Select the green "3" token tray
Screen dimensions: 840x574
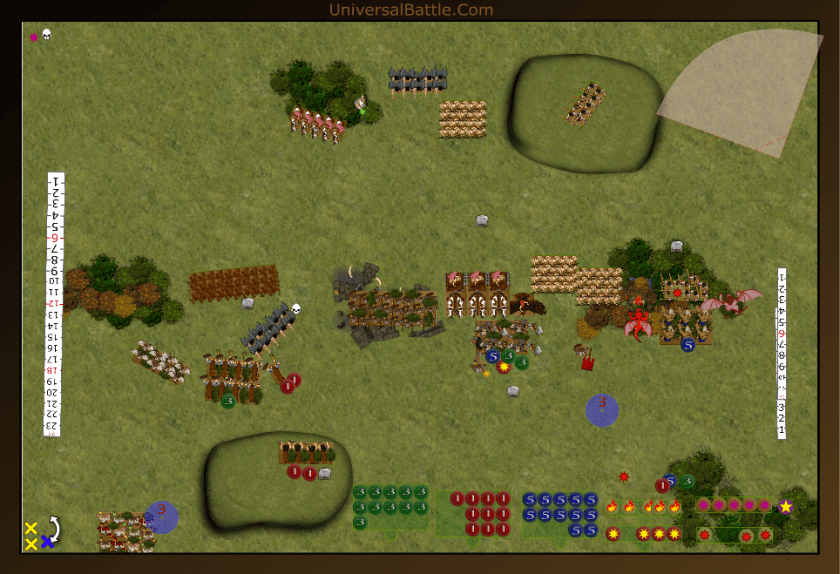(x=390, y=506)
